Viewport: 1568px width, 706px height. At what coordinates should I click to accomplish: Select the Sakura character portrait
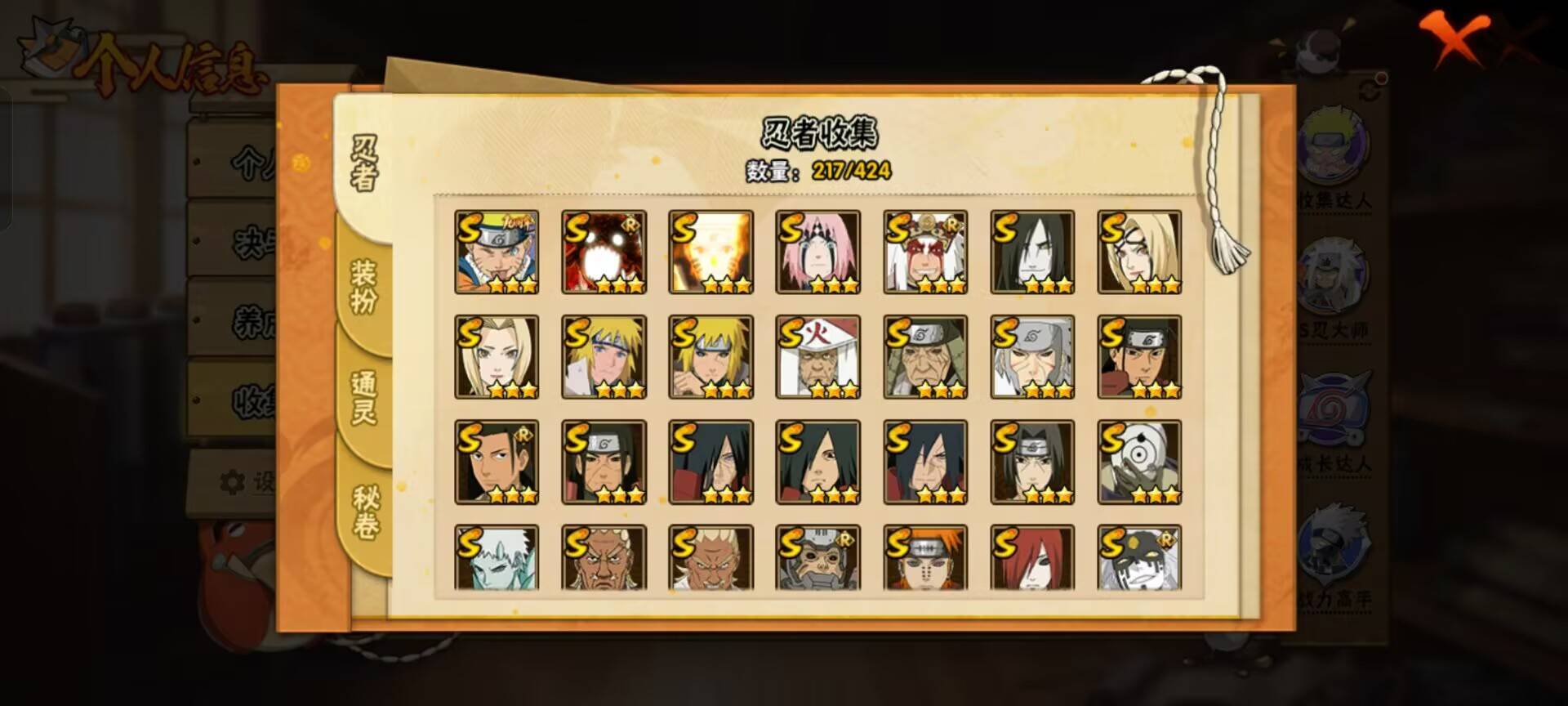(x=818, y=251)
